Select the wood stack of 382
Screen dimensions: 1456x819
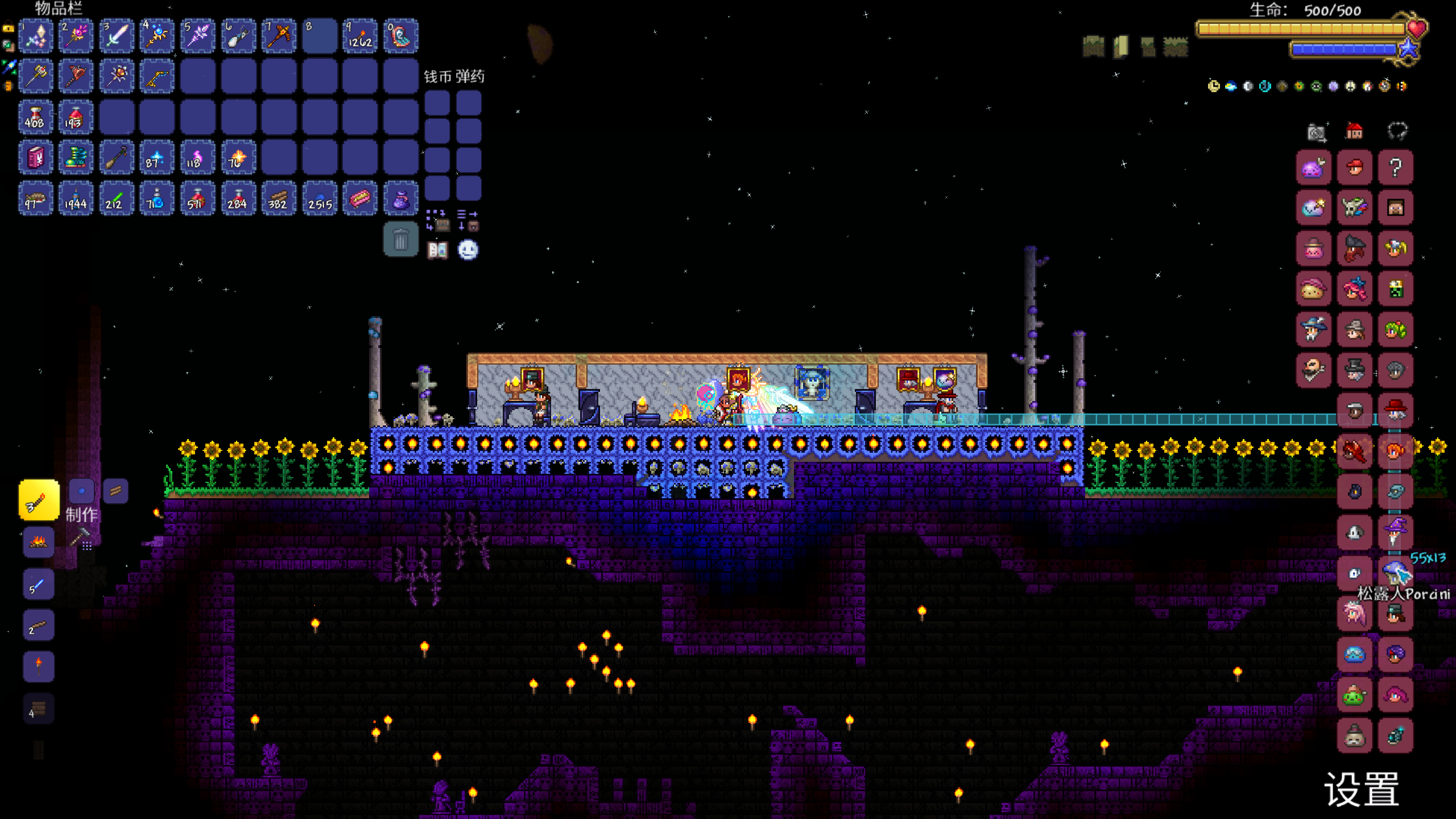click(279, 198)
